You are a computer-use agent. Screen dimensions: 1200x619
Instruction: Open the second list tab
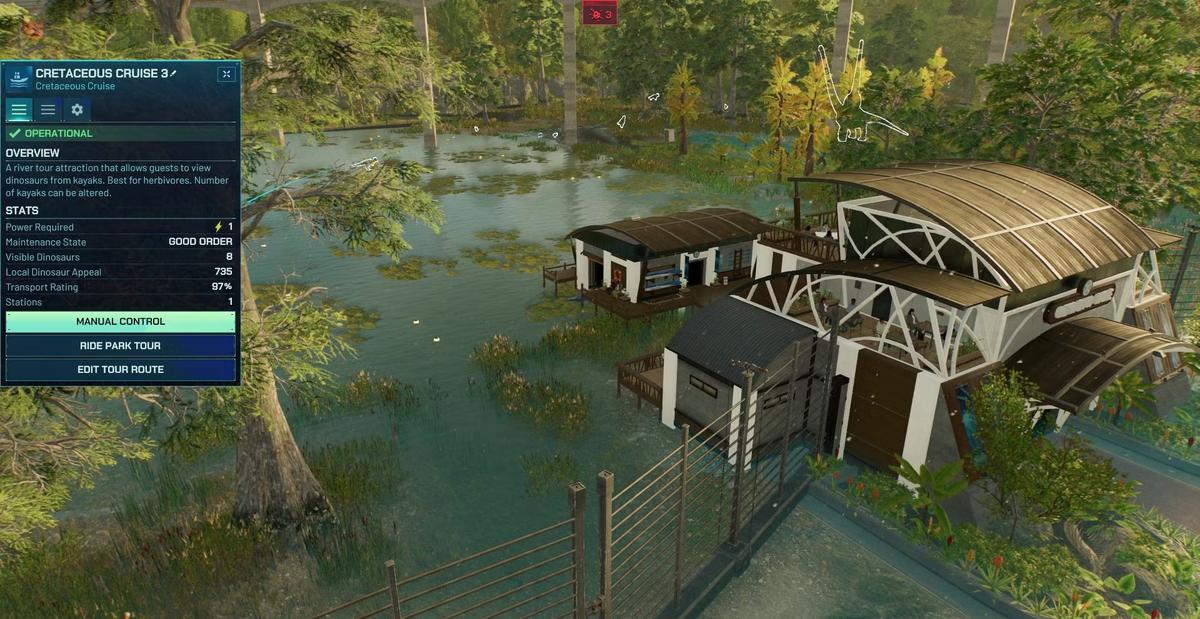(x=48, y=109)
